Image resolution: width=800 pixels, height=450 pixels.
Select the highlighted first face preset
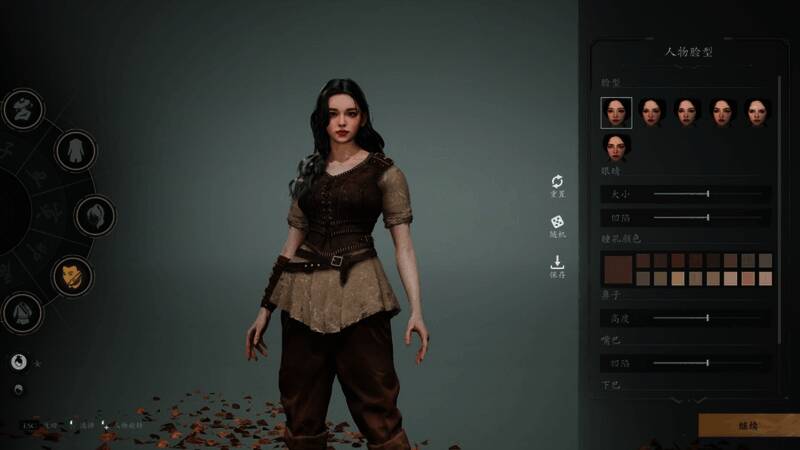(x=616, y=112)
